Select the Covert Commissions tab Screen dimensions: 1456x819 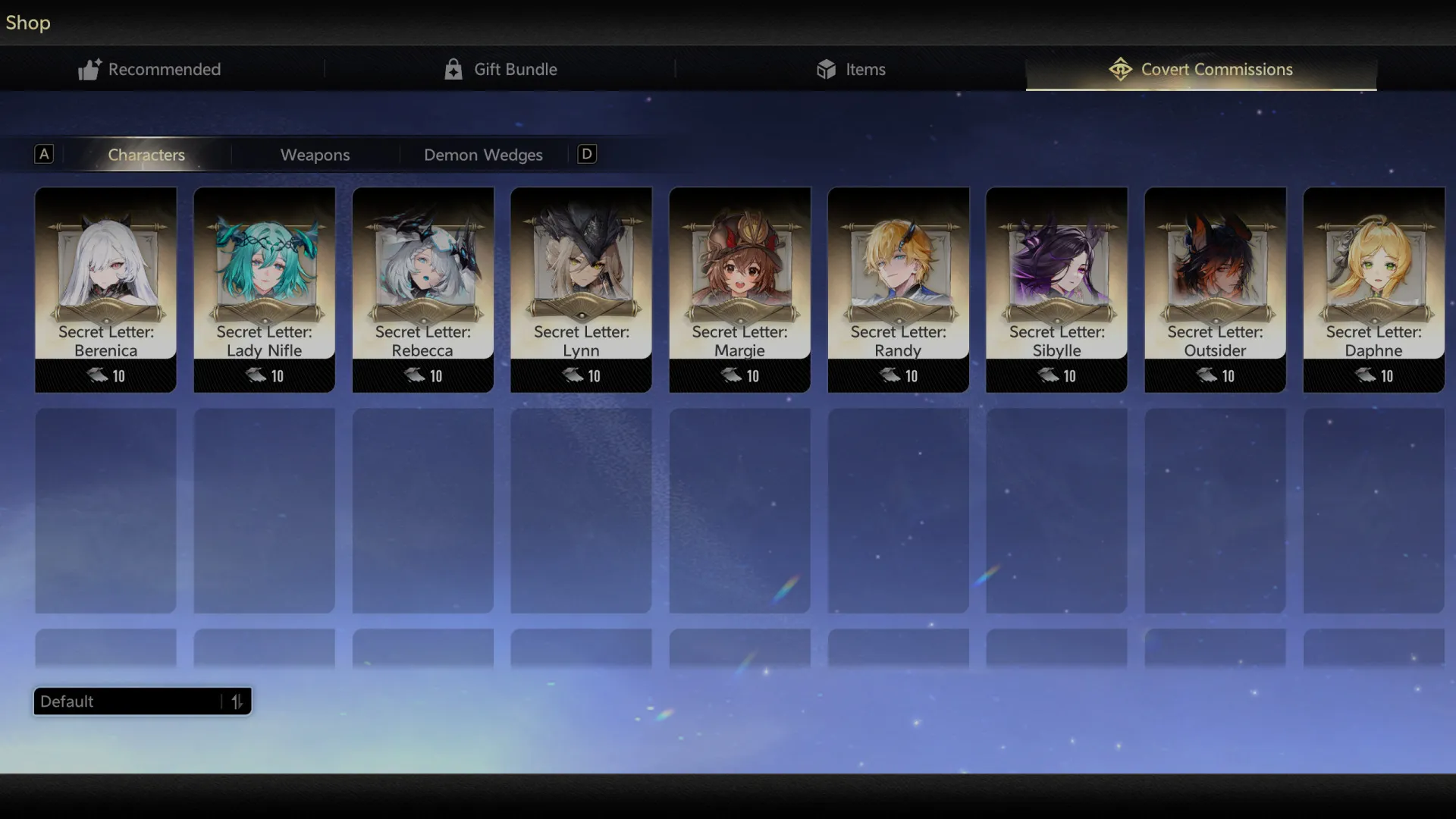(x=1201, y=69)
